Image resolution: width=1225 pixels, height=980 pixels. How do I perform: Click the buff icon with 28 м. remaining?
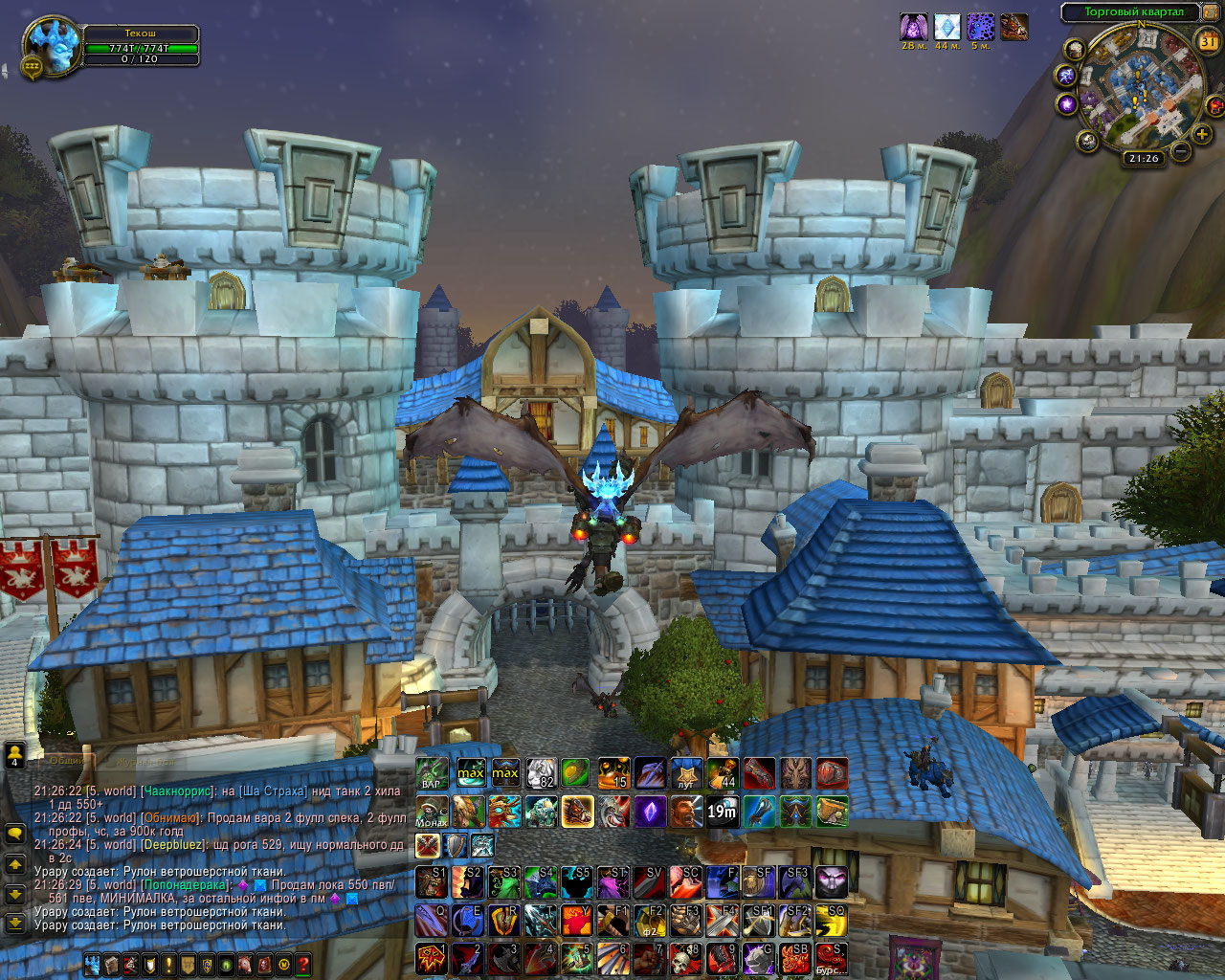click(914, 27)
